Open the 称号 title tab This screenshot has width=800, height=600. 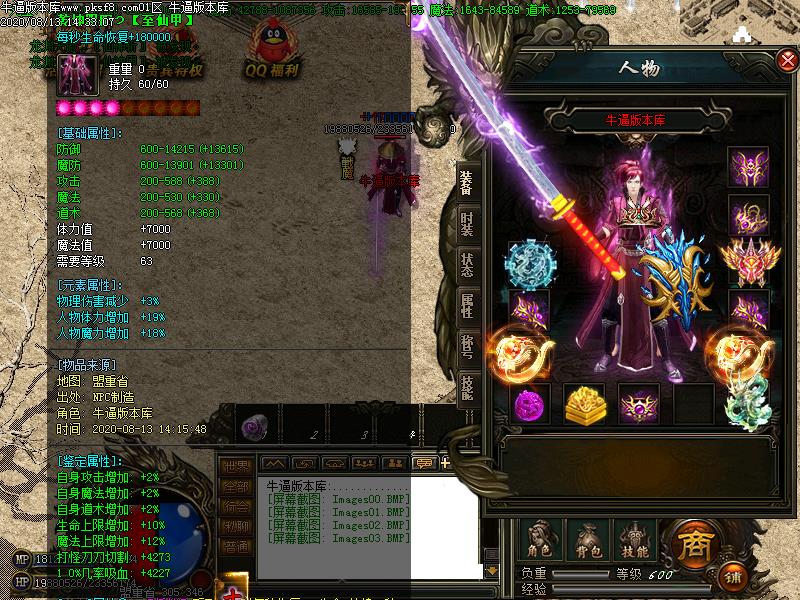click(467, 346)
